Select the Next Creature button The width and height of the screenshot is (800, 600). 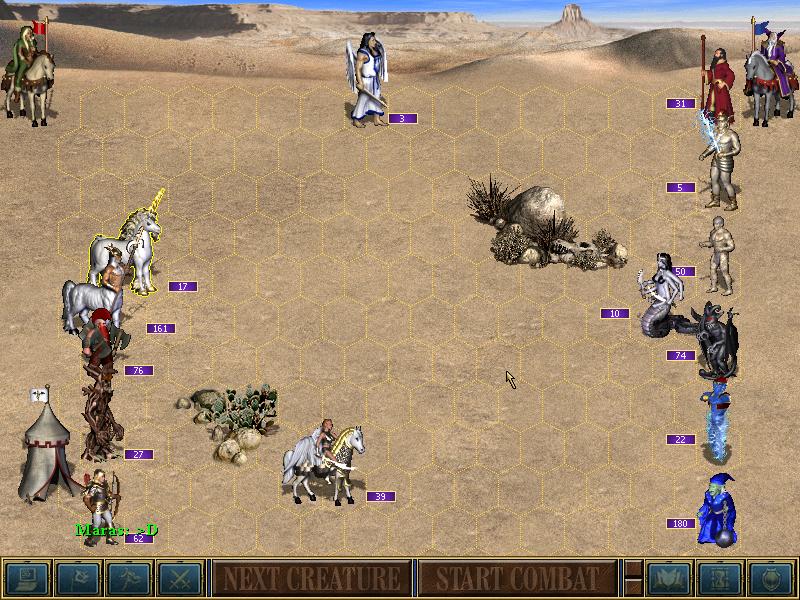click(x=311, y=578)
